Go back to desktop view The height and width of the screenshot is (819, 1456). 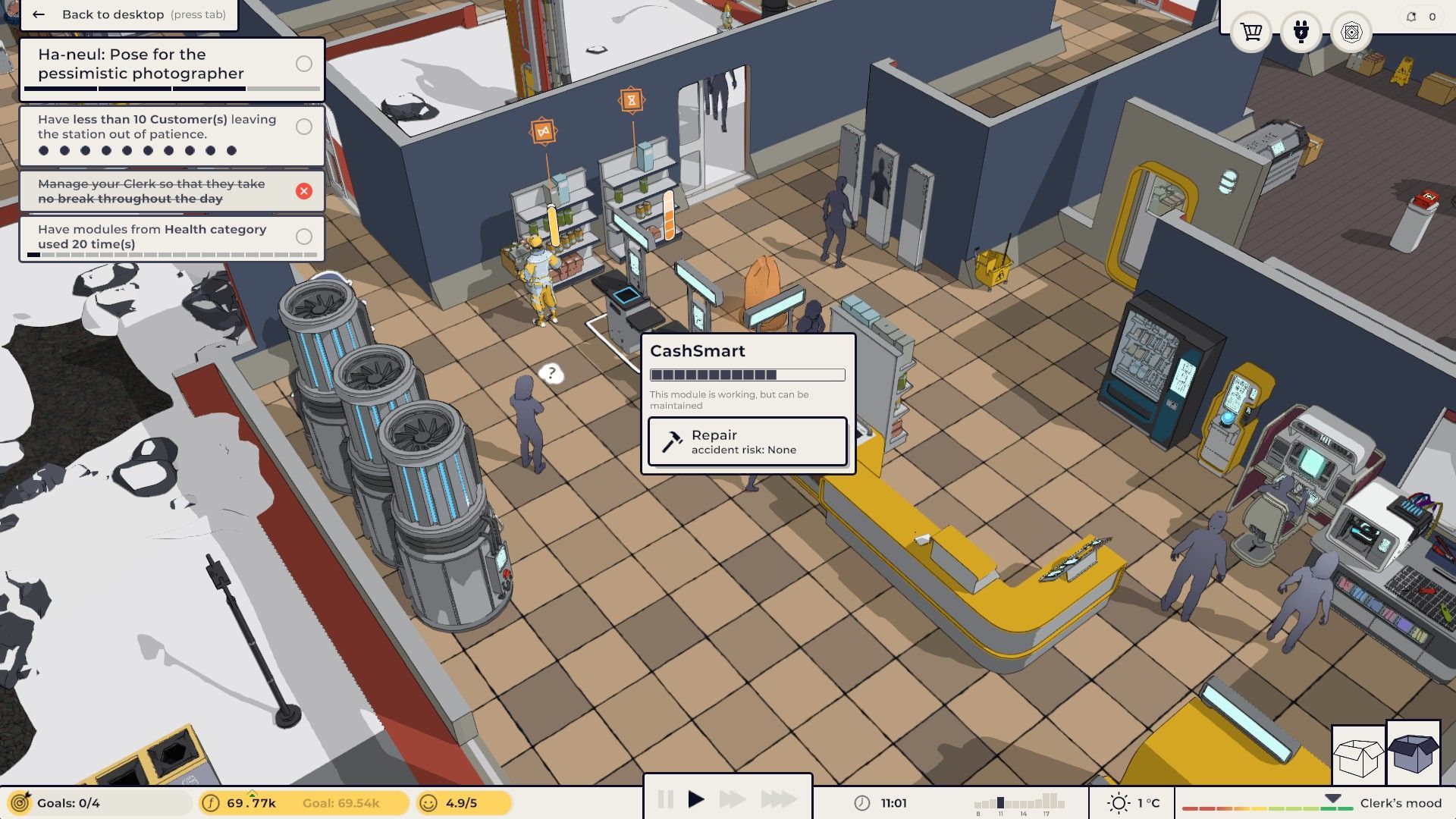click(129, 14)
